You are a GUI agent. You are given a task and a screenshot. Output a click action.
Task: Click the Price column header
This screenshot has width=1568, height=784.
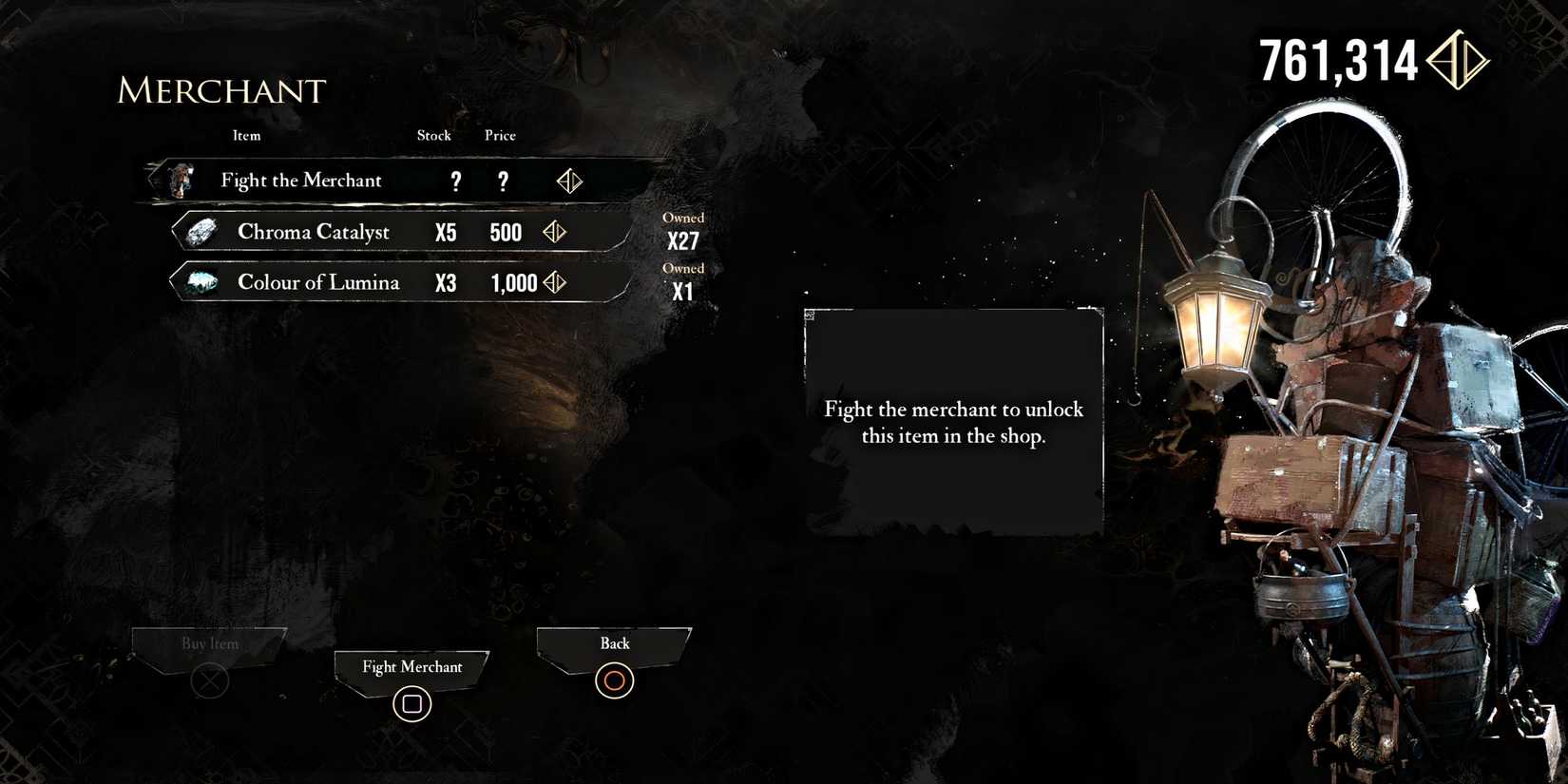(500, 136)
